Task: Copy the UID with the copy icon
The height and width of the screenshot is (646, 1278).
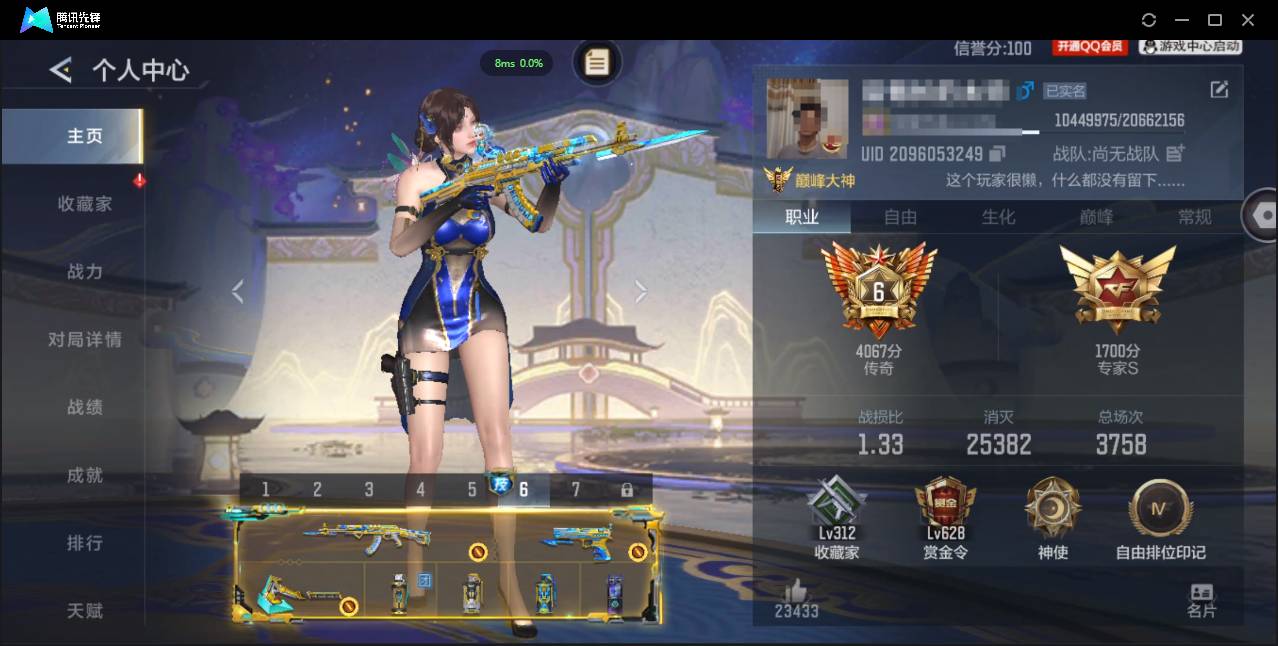Action: click(997, 154)
